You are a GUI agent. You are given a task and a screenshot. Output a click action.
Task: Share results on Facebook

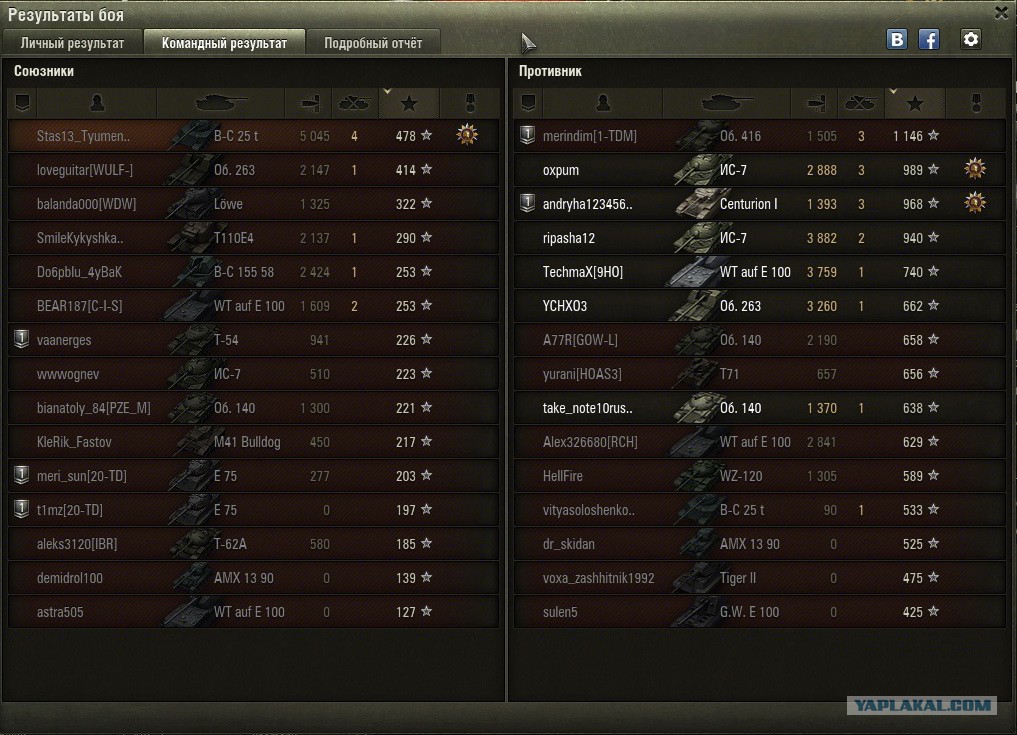pyautogui.click(x=929, y=40)
